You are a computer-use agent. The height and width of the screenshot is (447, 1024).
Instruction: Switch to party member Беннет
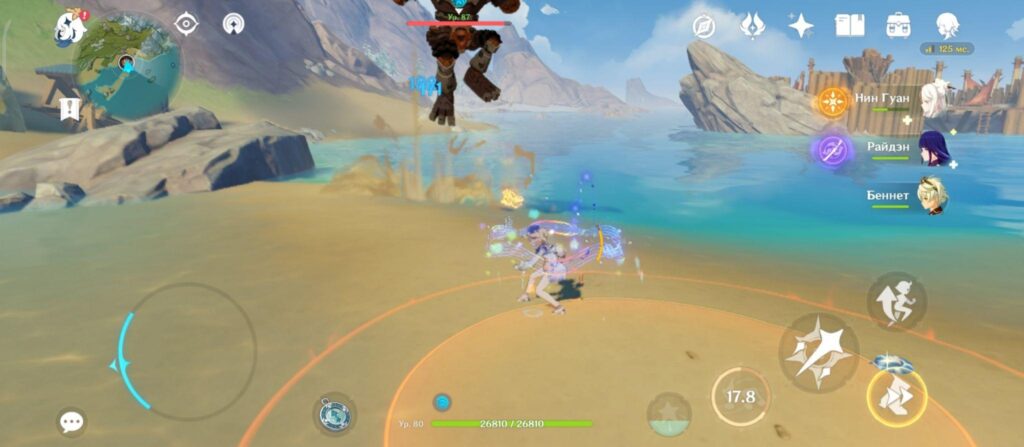pos(931,196)
